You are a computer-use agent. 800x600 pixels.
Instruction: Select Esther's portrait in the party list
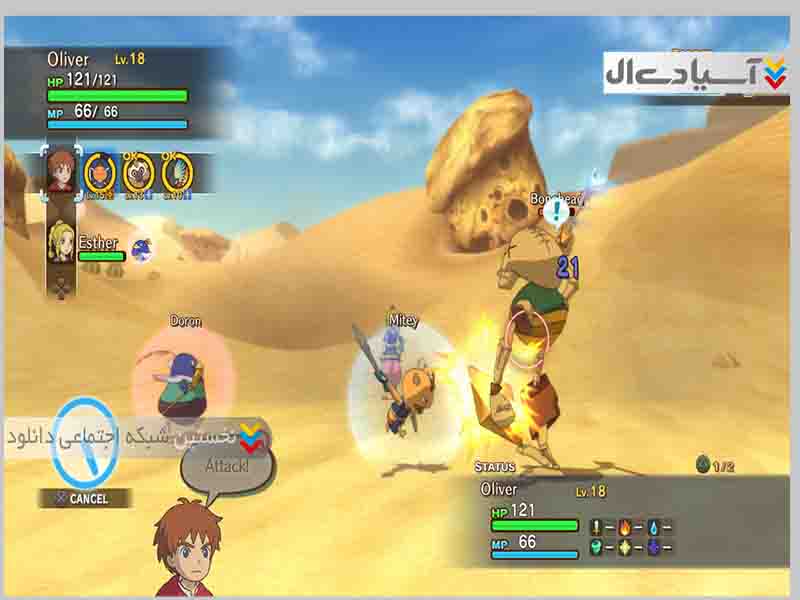pos(62,243)
